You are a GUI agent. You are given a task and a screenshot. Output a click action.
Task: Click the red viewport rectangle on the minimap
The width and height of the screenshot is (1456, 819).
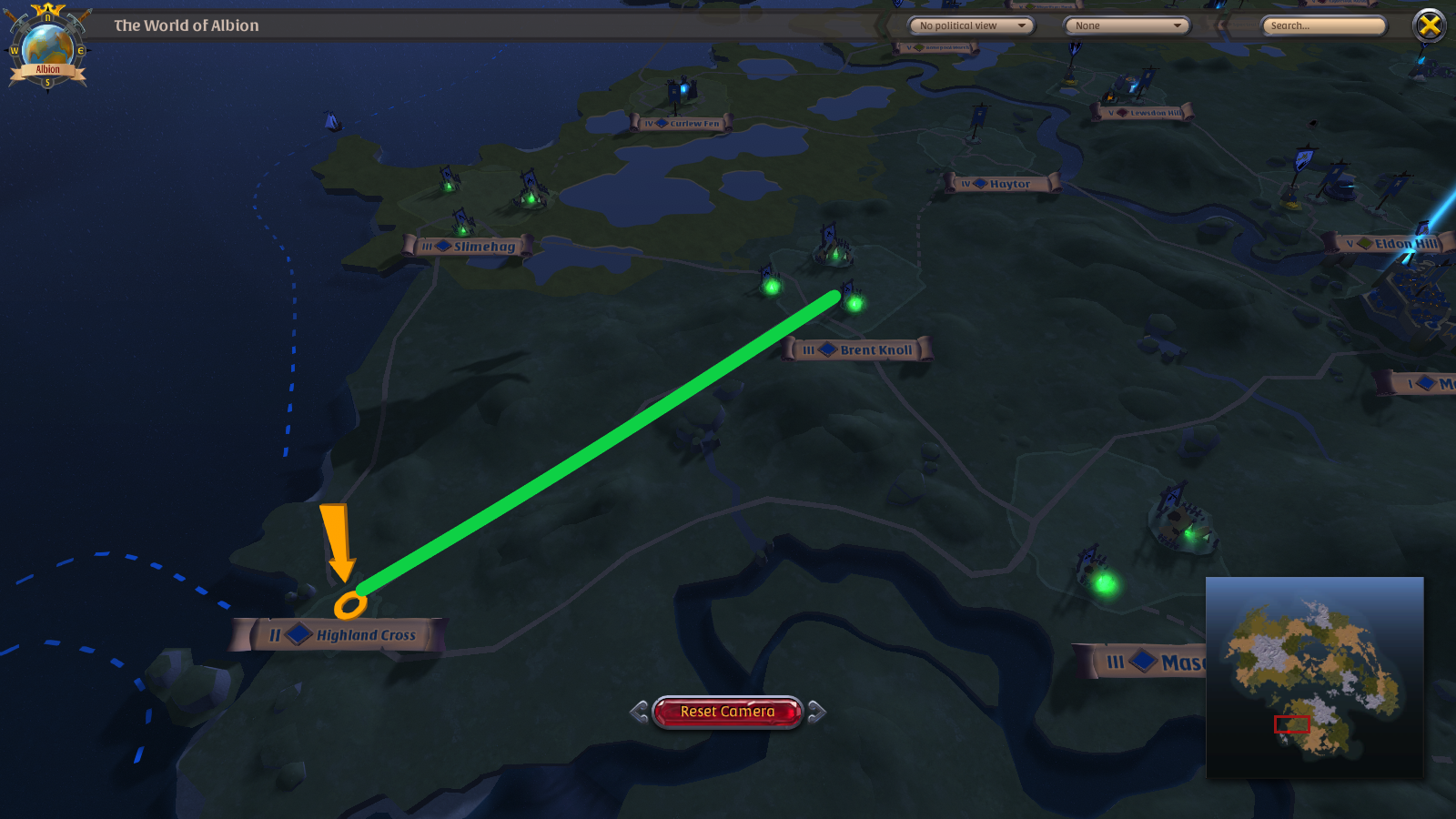[x=1291, y=724]
